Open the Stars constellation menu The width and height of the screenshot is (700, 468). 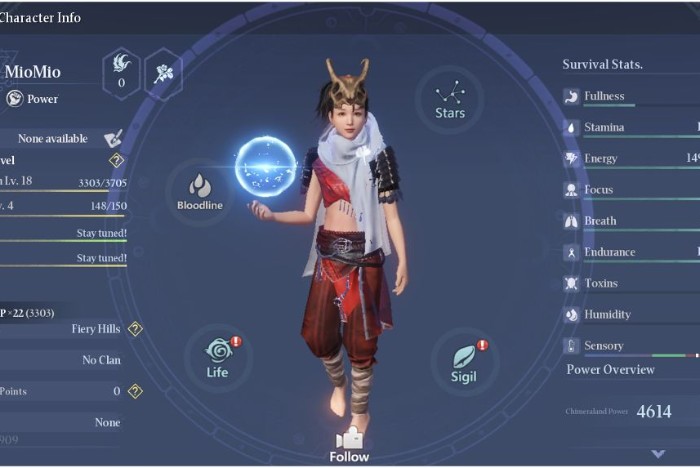pos(450,99)
